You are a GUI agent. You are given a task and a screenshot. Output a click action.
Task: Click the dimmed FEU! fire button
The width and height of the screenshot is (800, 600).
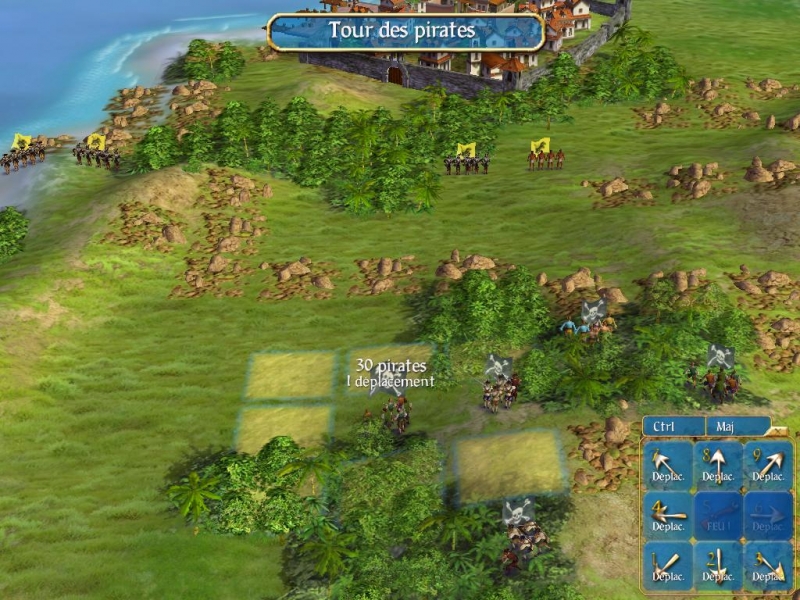(x=718, y=515)
